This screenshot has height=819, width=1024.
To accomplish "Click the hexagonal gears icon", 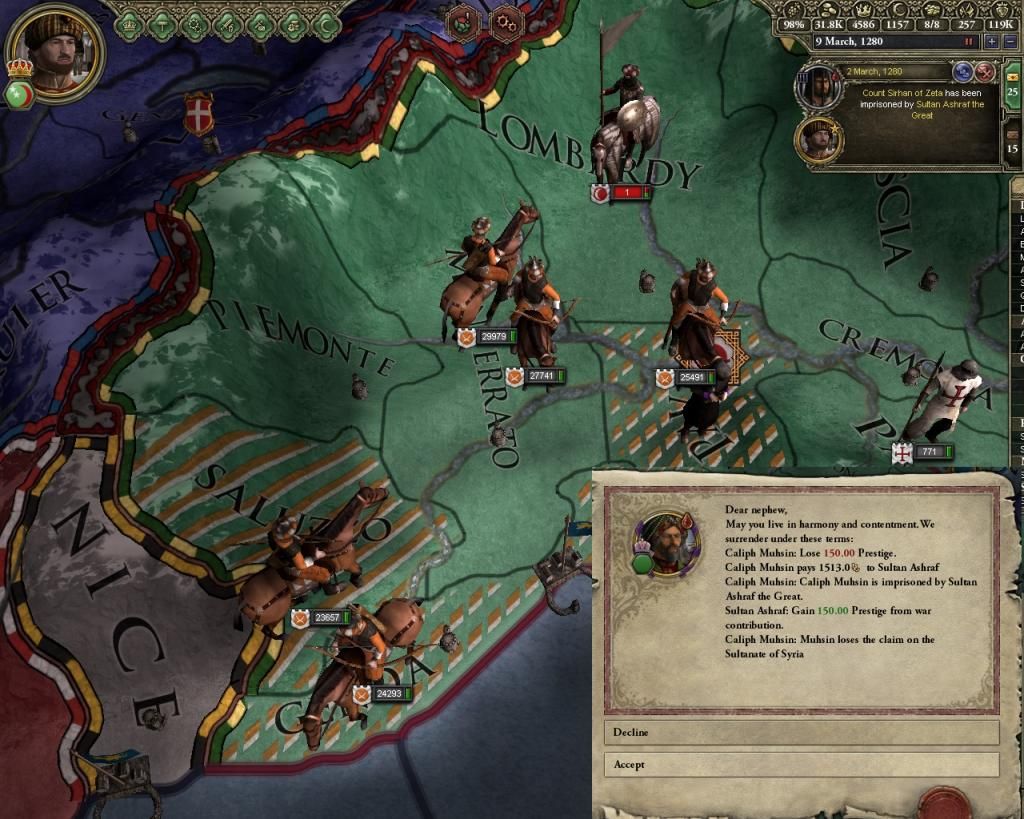I will click(x=508, y=21).
